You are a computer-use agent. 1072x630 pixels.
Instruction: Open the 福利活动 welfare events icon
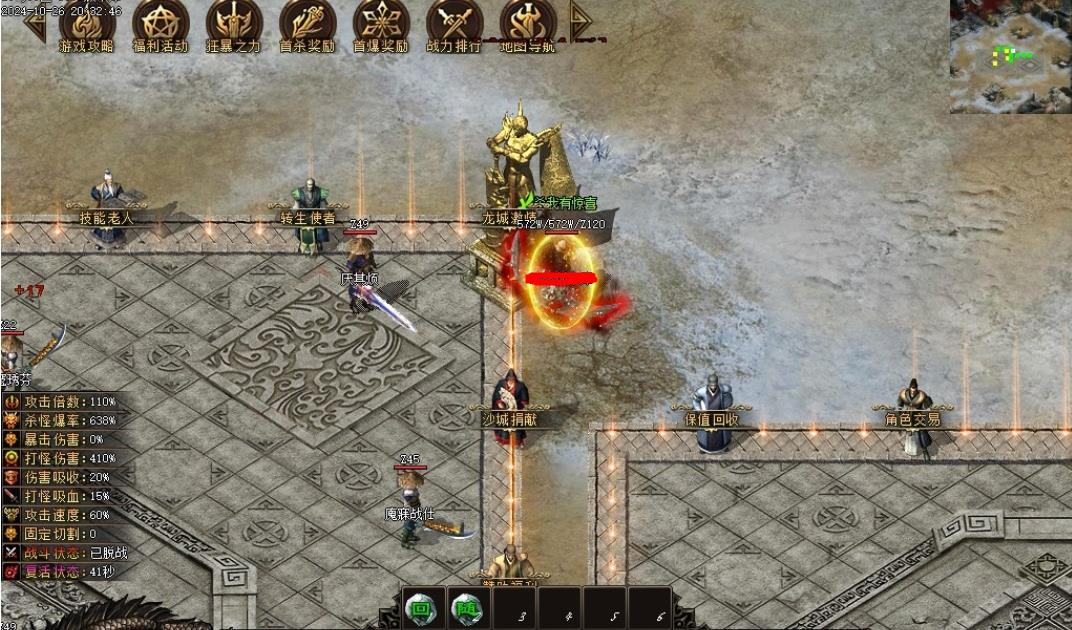[160, 22]
